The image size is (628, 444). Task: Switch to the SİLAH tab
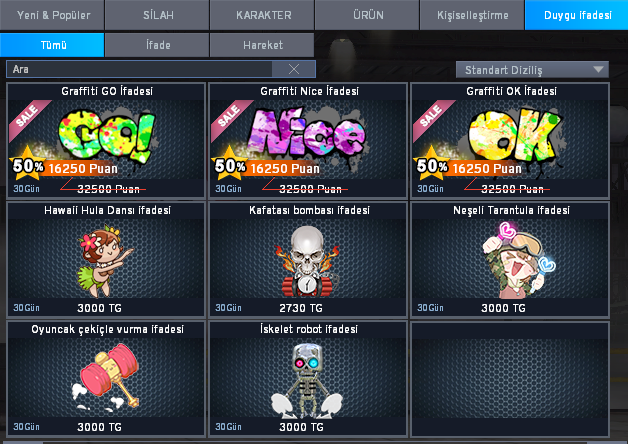[x=157, y=16]
